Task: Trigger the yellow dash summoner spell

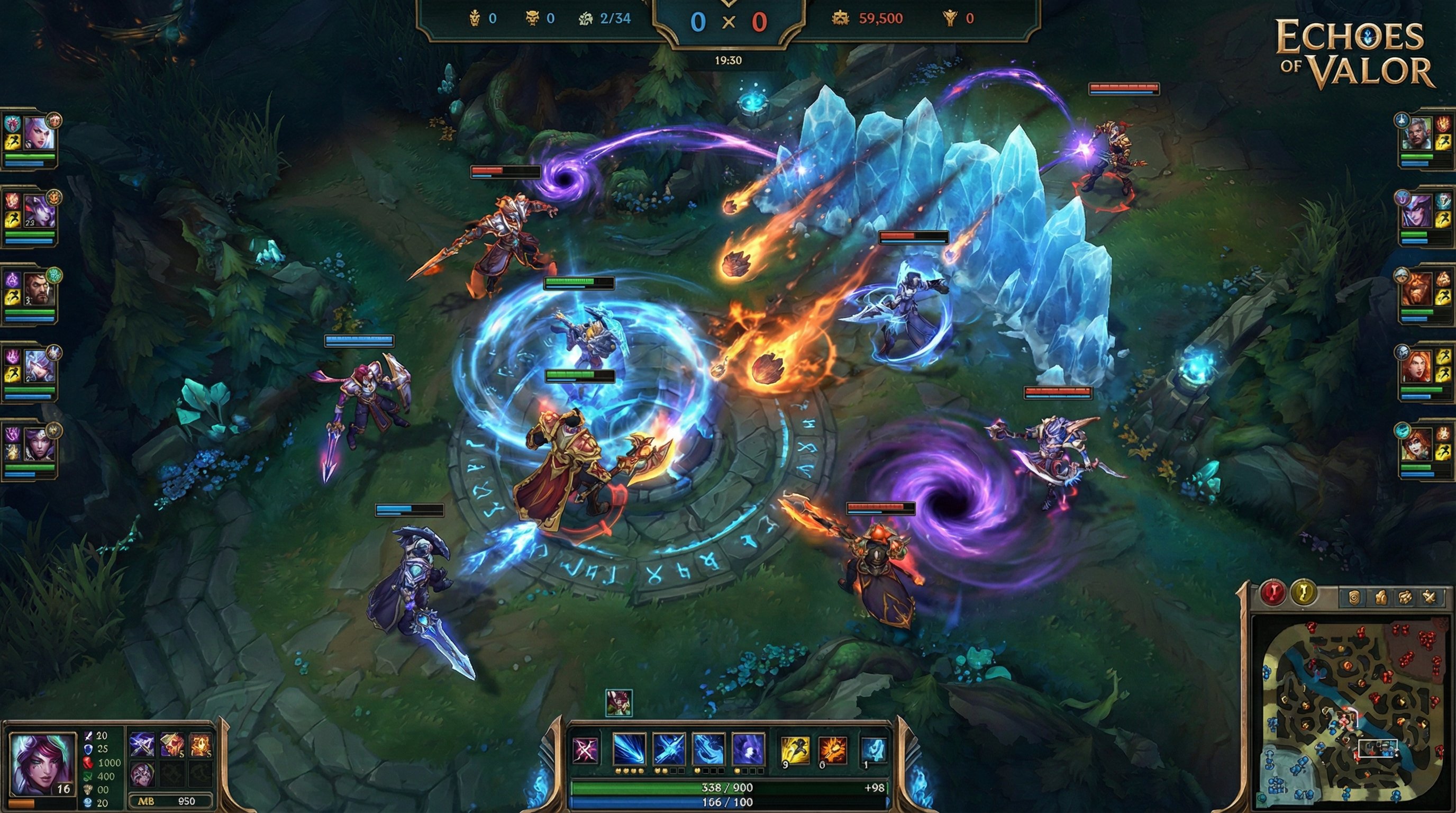Action: tap(794, 749)
